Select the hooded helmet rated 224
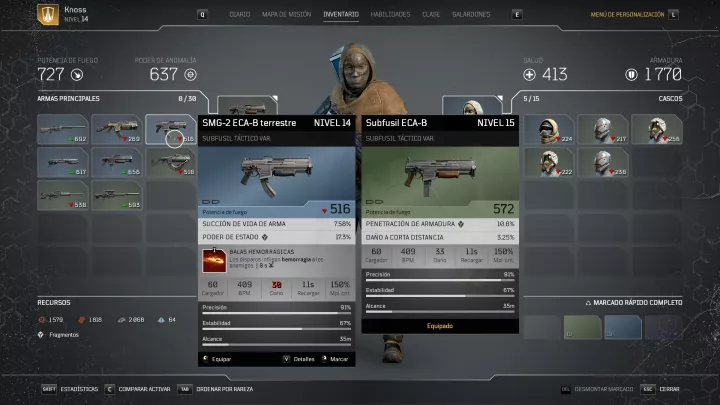The width and height of the screenshot is (720, 405). pyautogui.click(x=557, y=131)
